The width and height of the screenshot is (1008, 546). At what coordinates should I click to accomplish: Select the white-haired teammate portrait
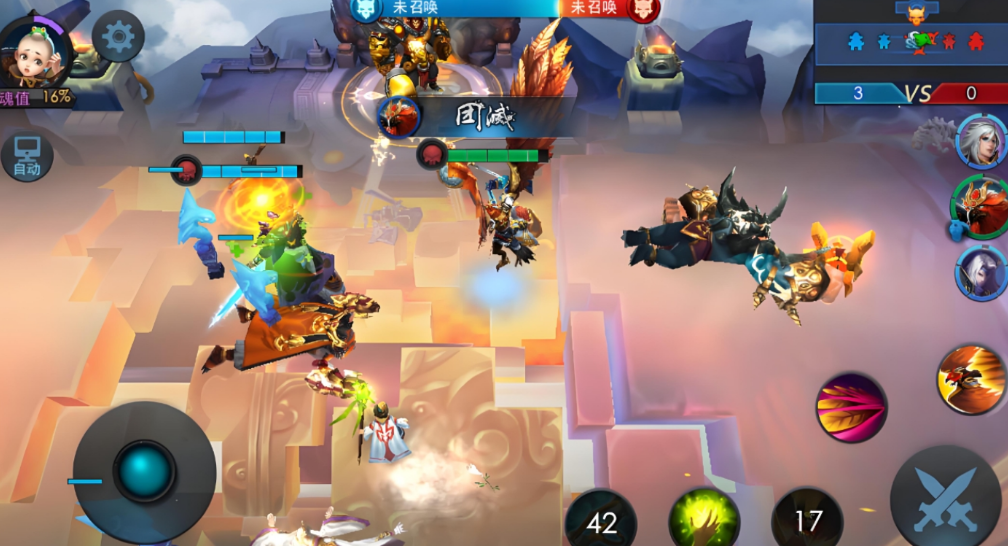[981, 141]
